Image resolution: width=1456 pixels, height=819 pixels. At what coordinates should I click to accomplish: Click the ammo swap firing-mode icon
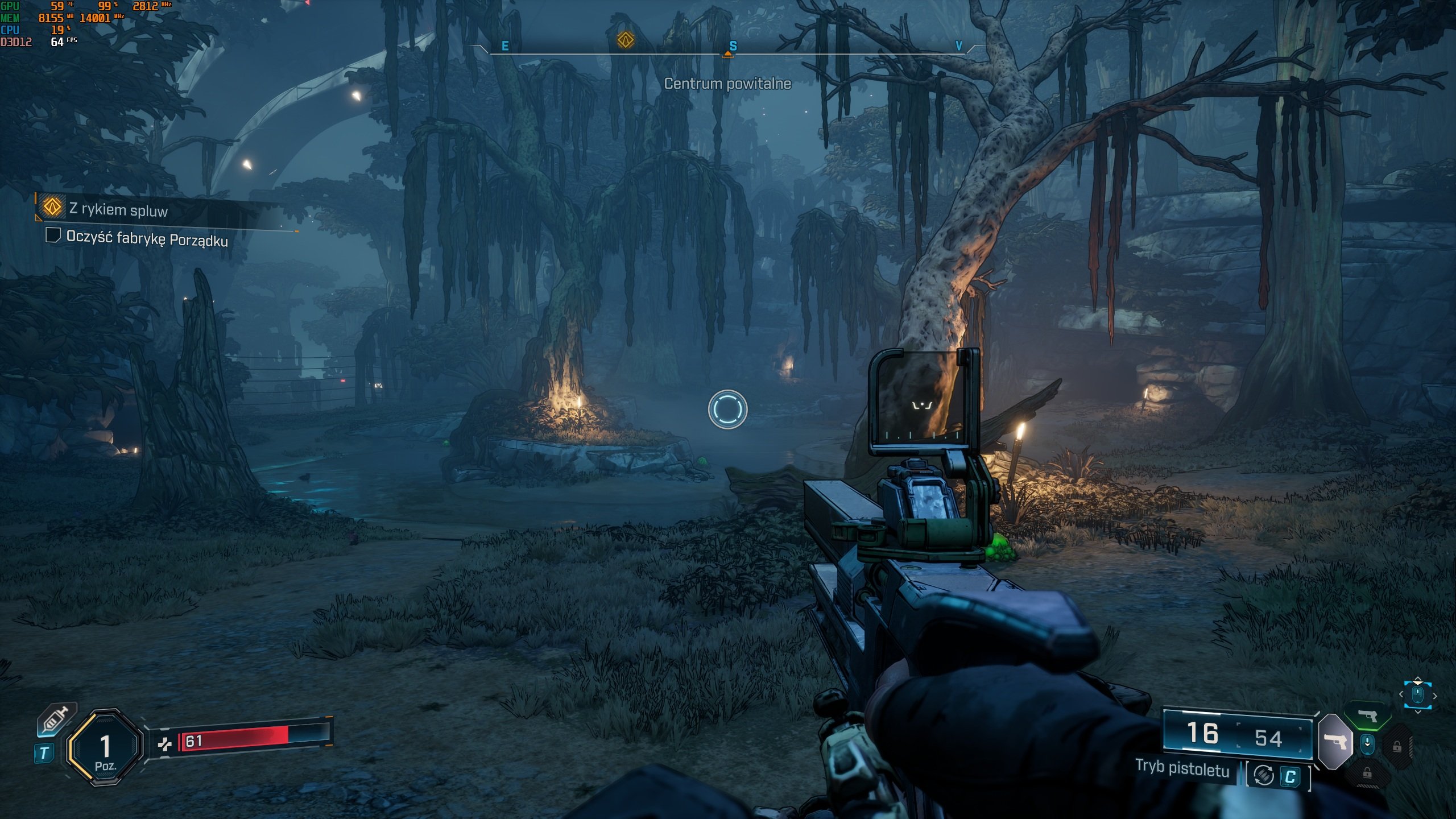pos(1264,775)
